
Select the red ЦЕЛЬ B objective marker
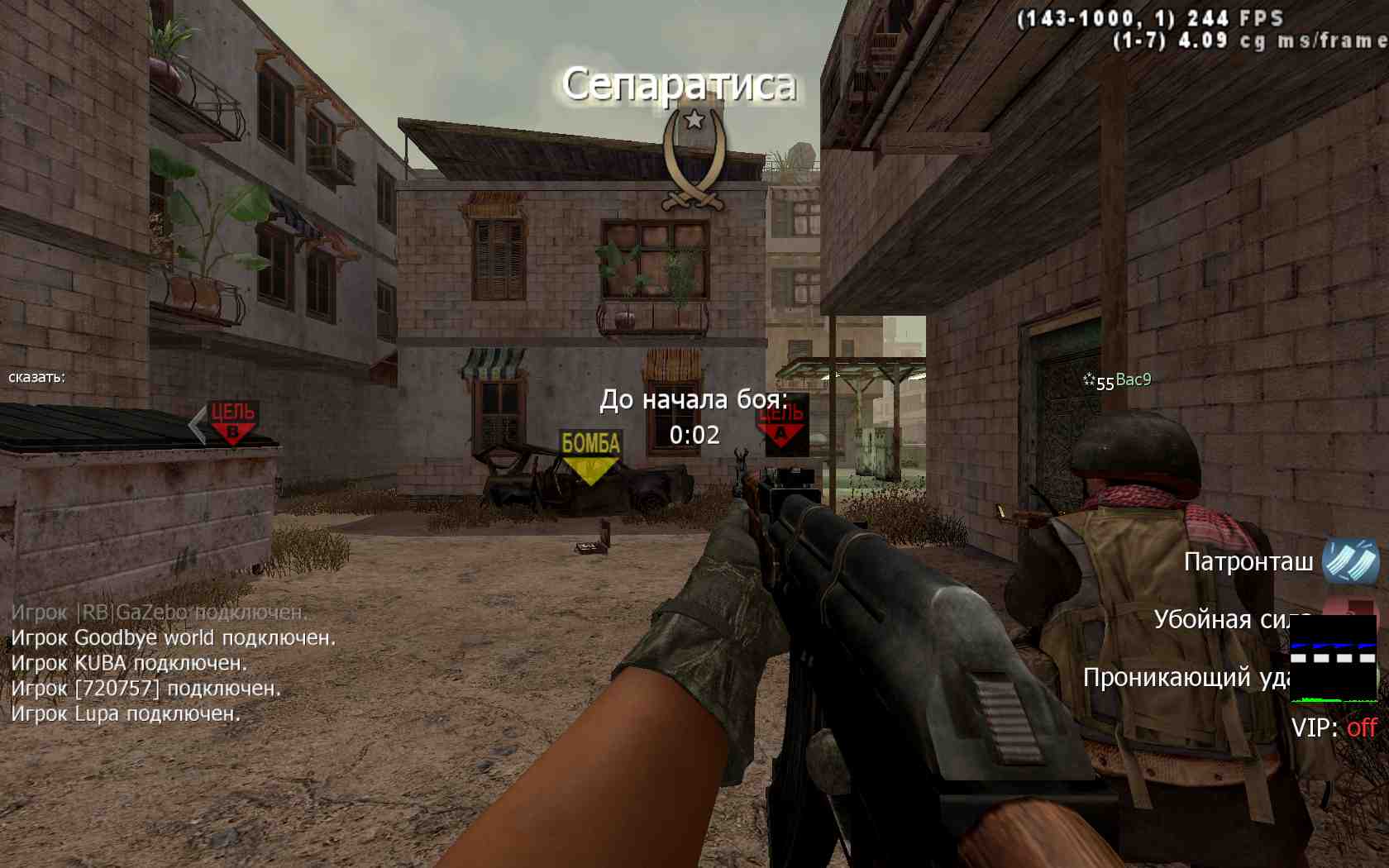(x=232, y=422)
